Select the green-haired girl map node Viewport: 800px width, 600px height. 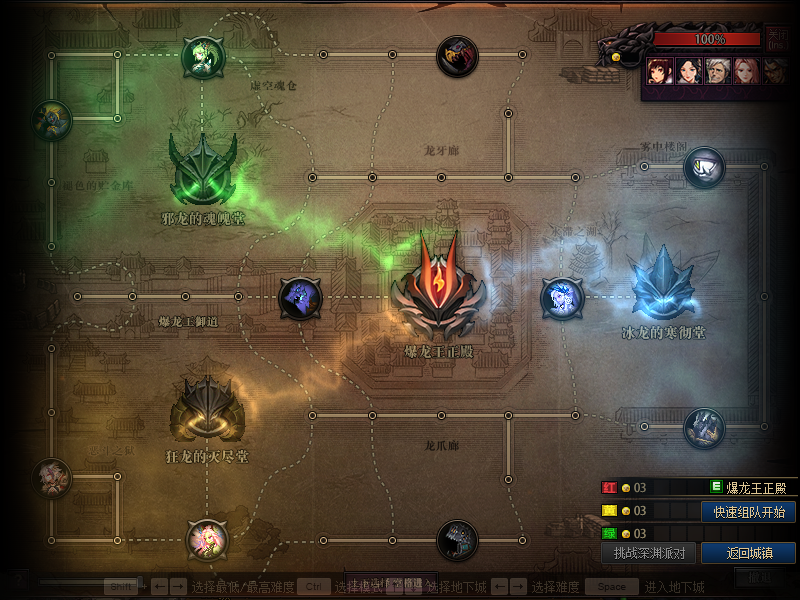(x=202, y=57)
